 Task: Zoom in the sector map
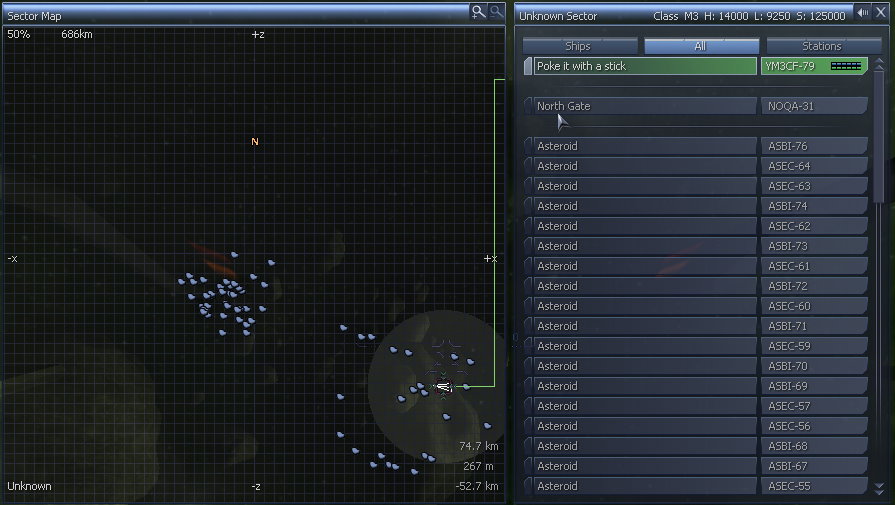(x=479, y=11)
